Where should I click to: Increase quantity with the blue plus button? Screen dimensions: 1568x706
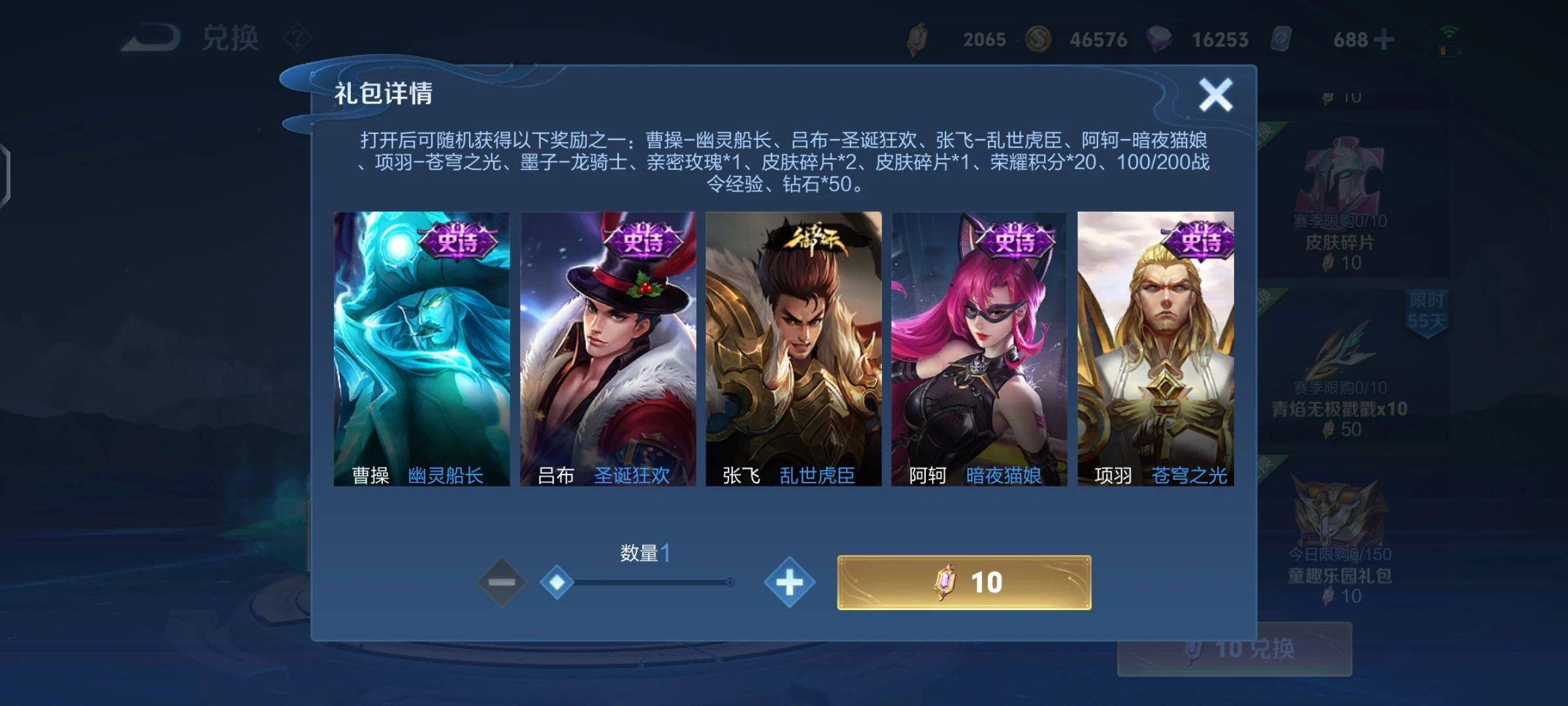pos(789,582)
